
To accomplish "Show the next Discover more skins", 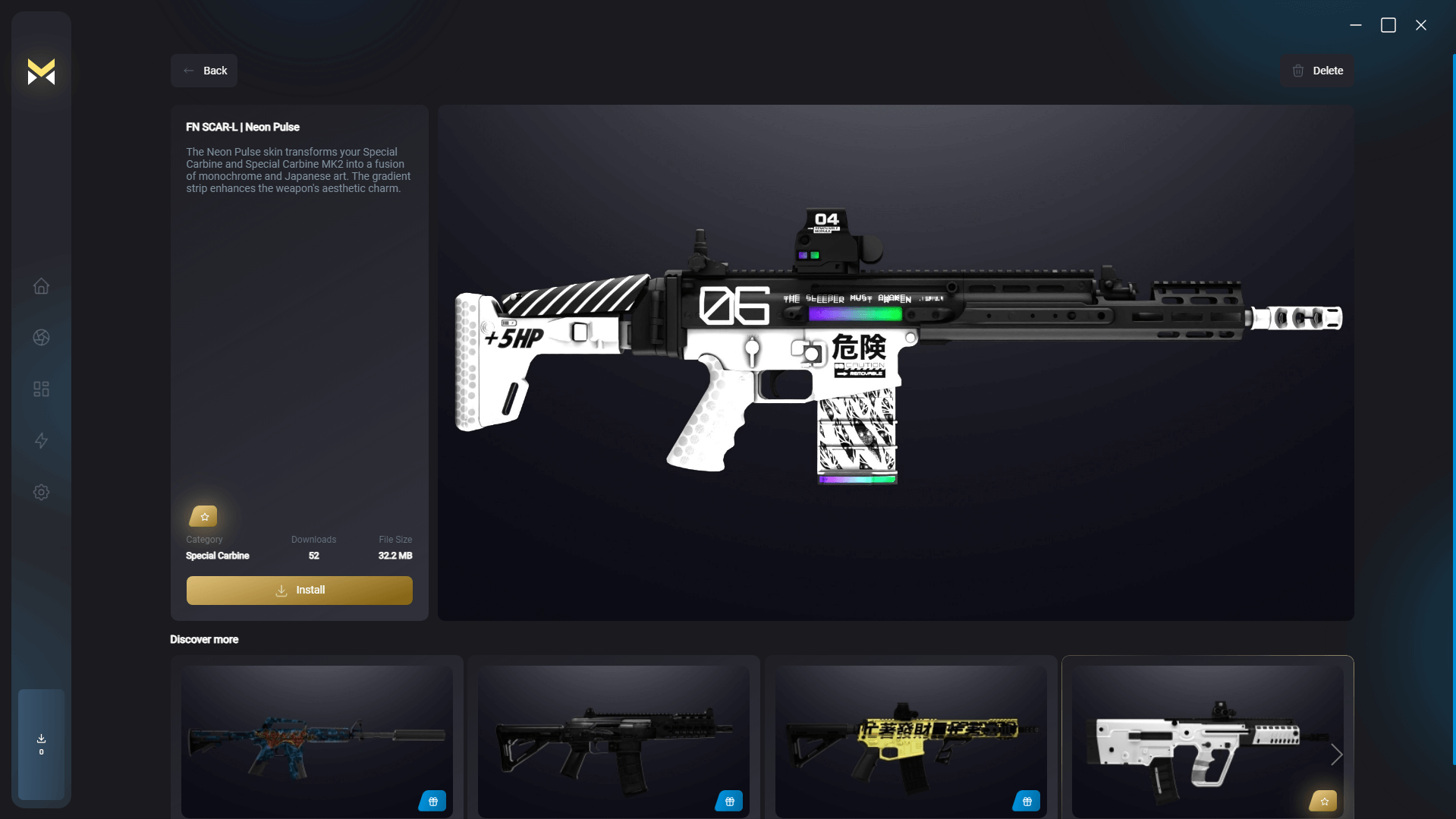I will click(x=1337, y=754).
